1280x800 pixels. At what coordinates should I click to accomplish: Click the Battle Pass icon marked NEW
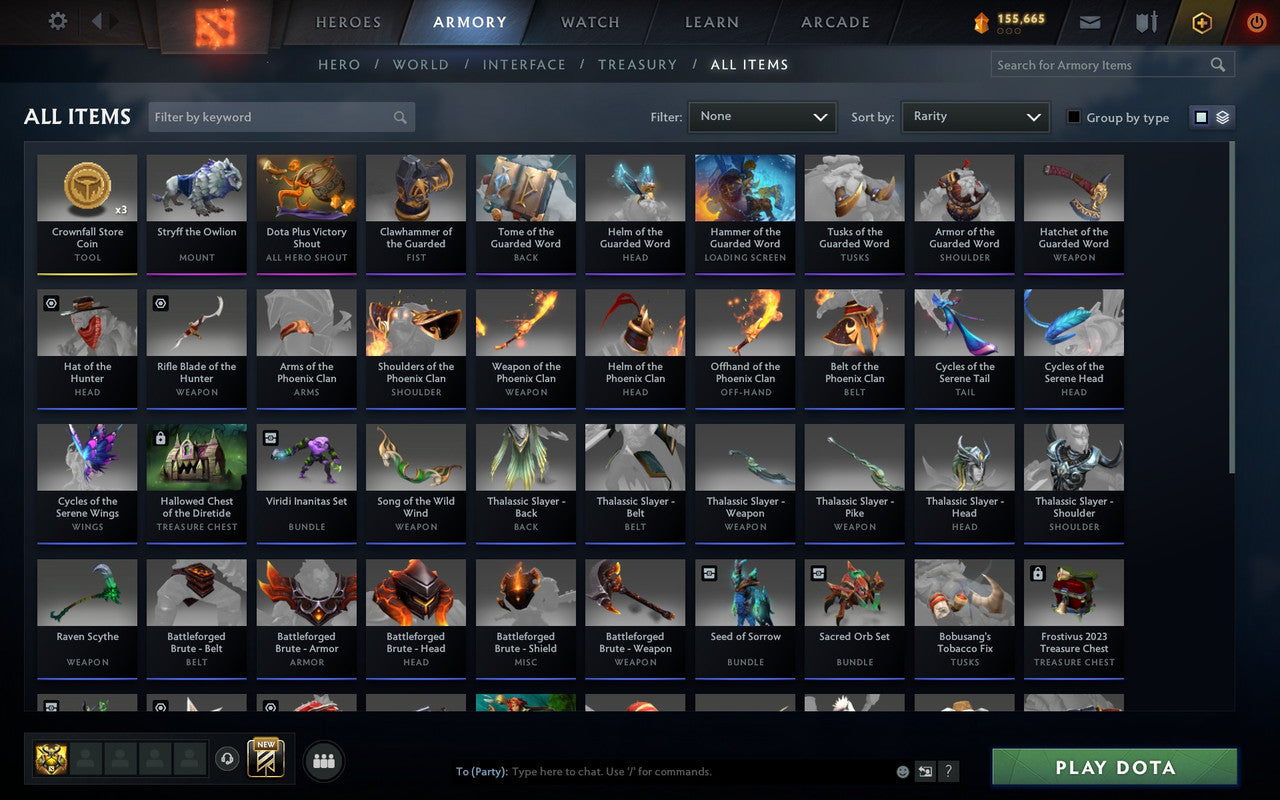pos(265,760)
